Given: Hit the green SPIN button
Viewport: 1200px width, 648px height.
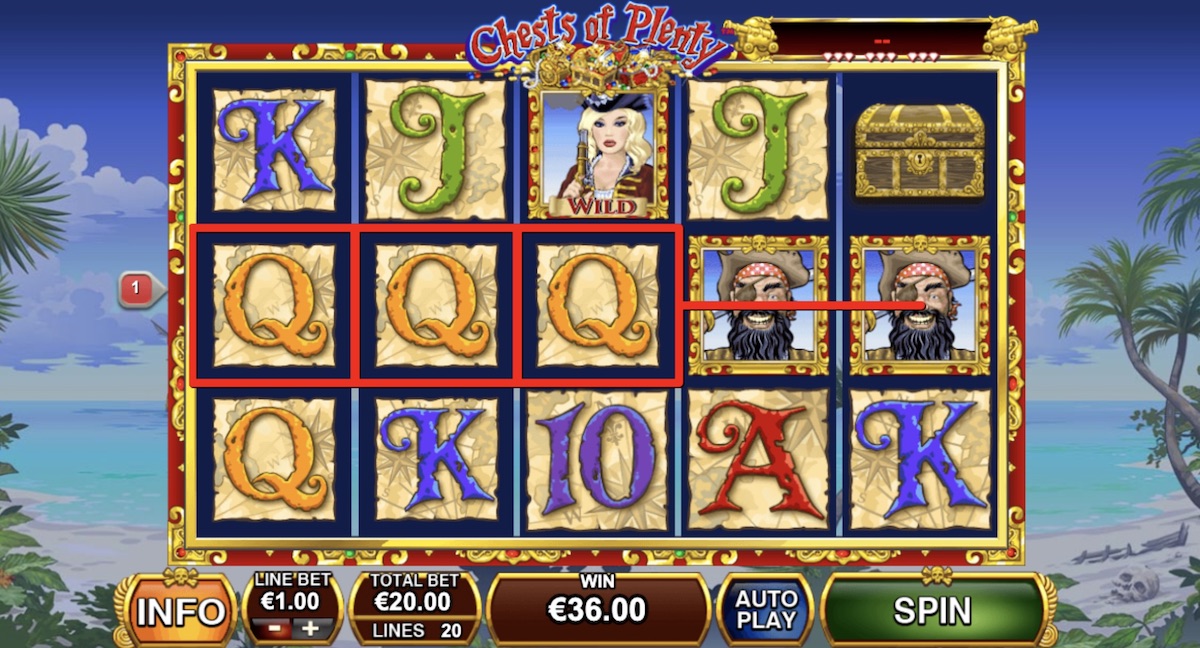Looking at the screenshot, I should (933, 609).
